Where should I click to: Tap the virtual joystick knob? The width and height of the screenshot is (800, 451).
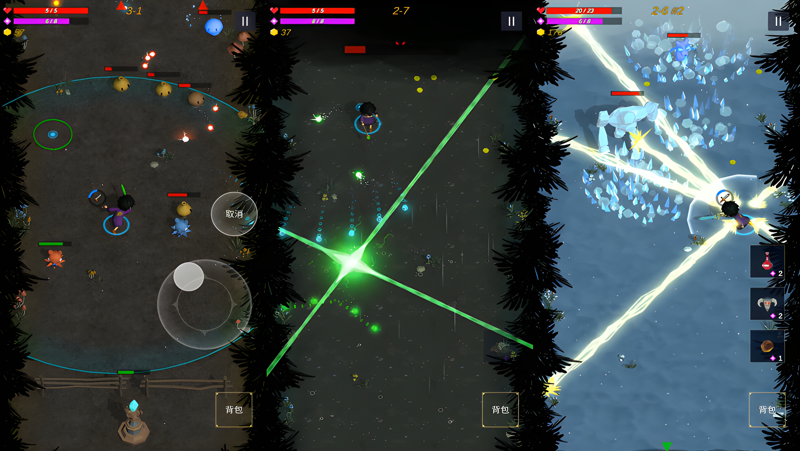189,277
